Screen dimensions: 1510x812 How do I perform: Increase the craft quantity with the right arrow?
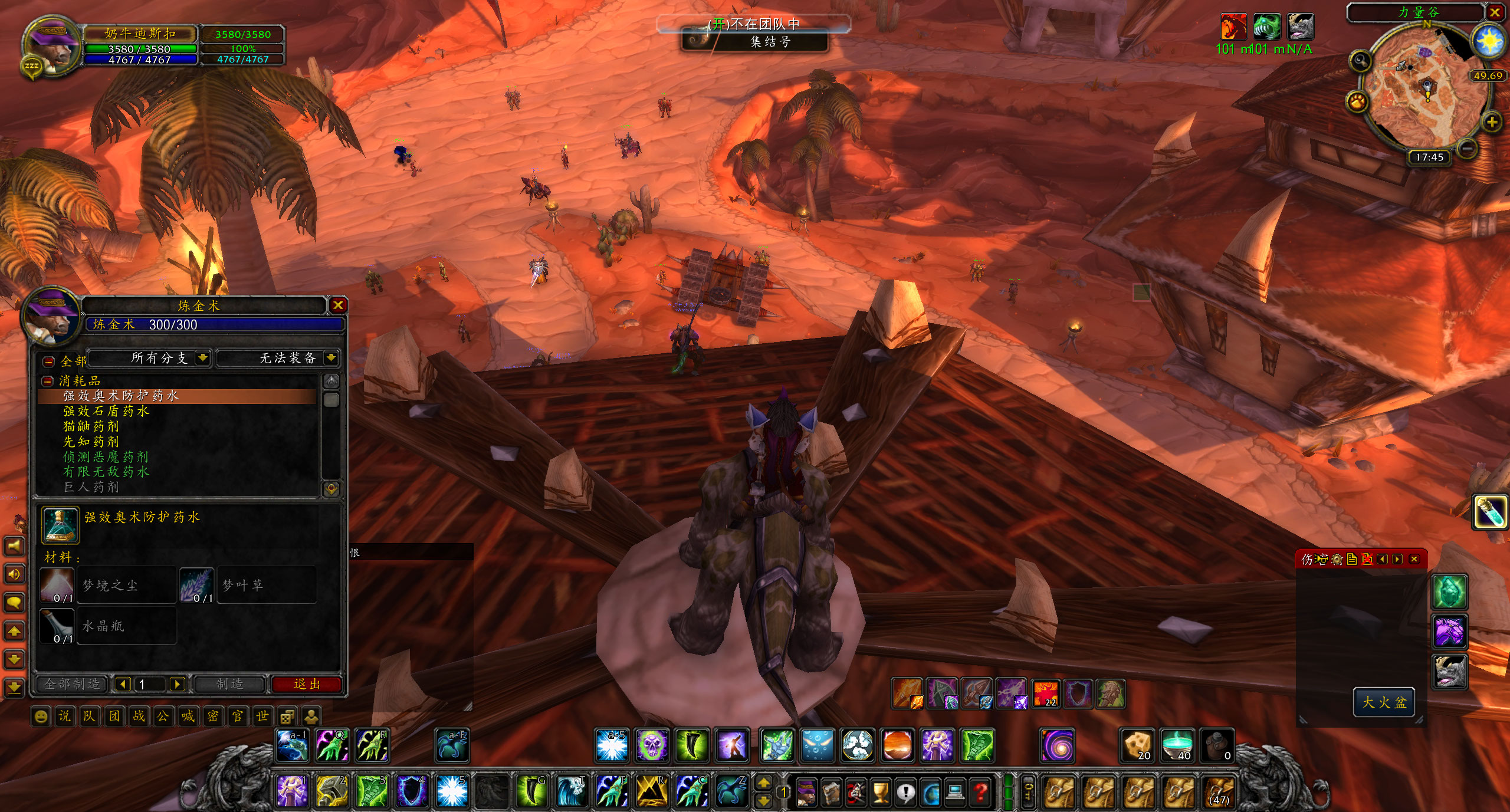177,684
